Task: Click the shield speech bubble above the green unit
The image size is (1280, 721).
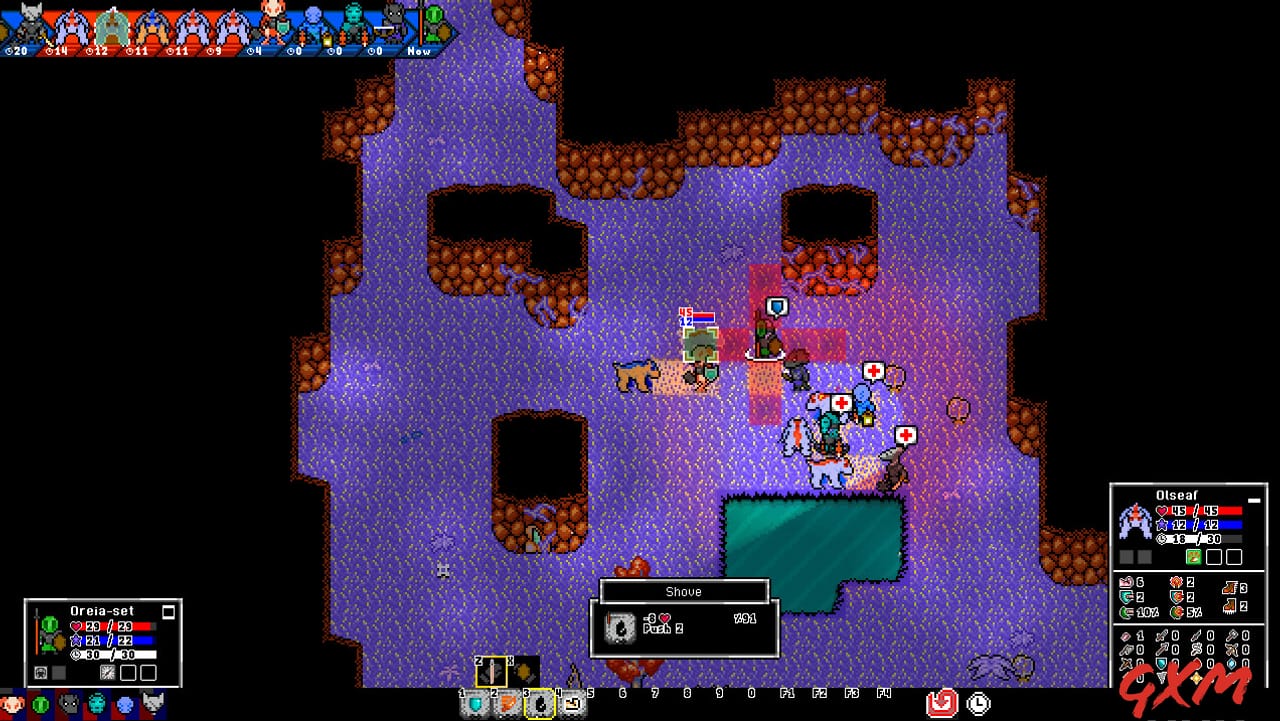Action: click(x=779, y=308)
